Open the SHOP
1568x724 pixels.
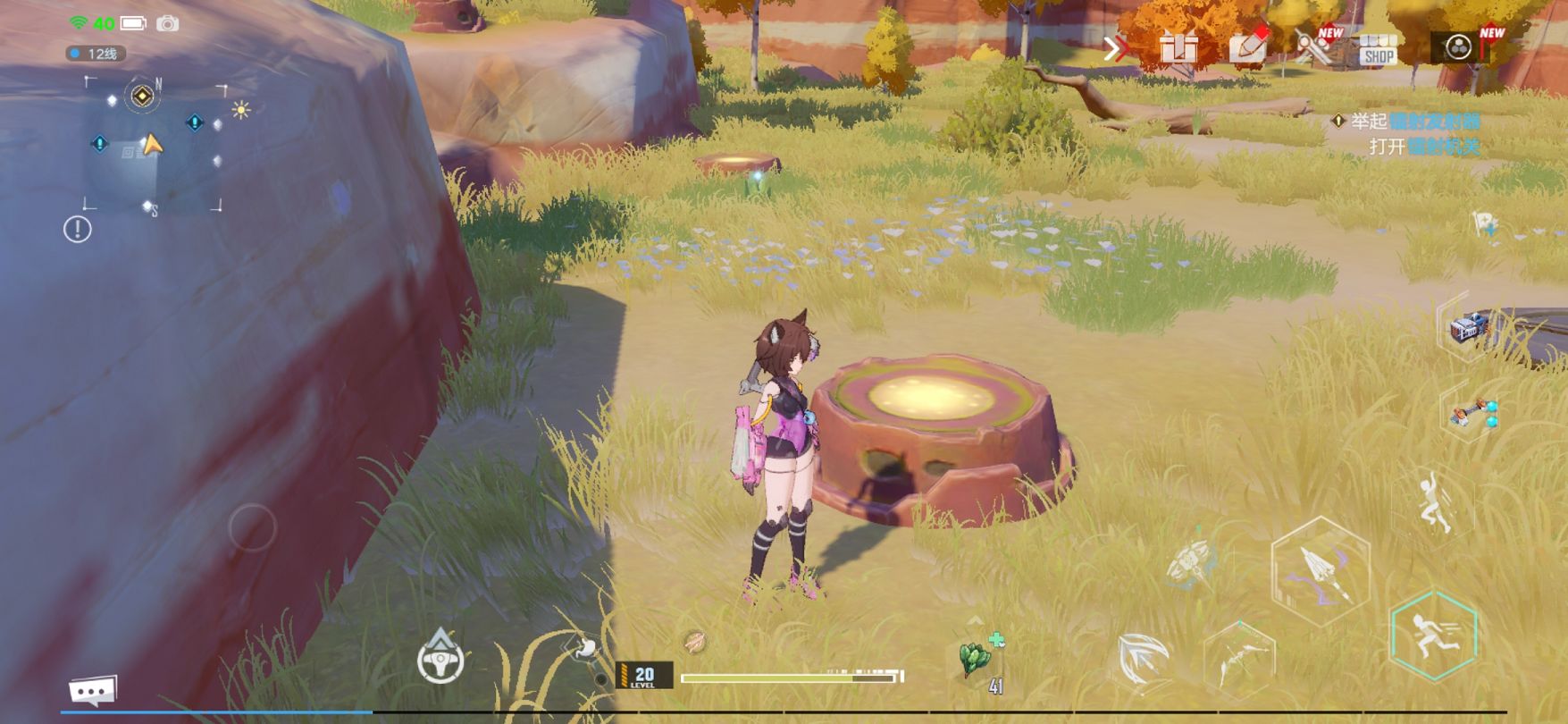point(1379,50)
